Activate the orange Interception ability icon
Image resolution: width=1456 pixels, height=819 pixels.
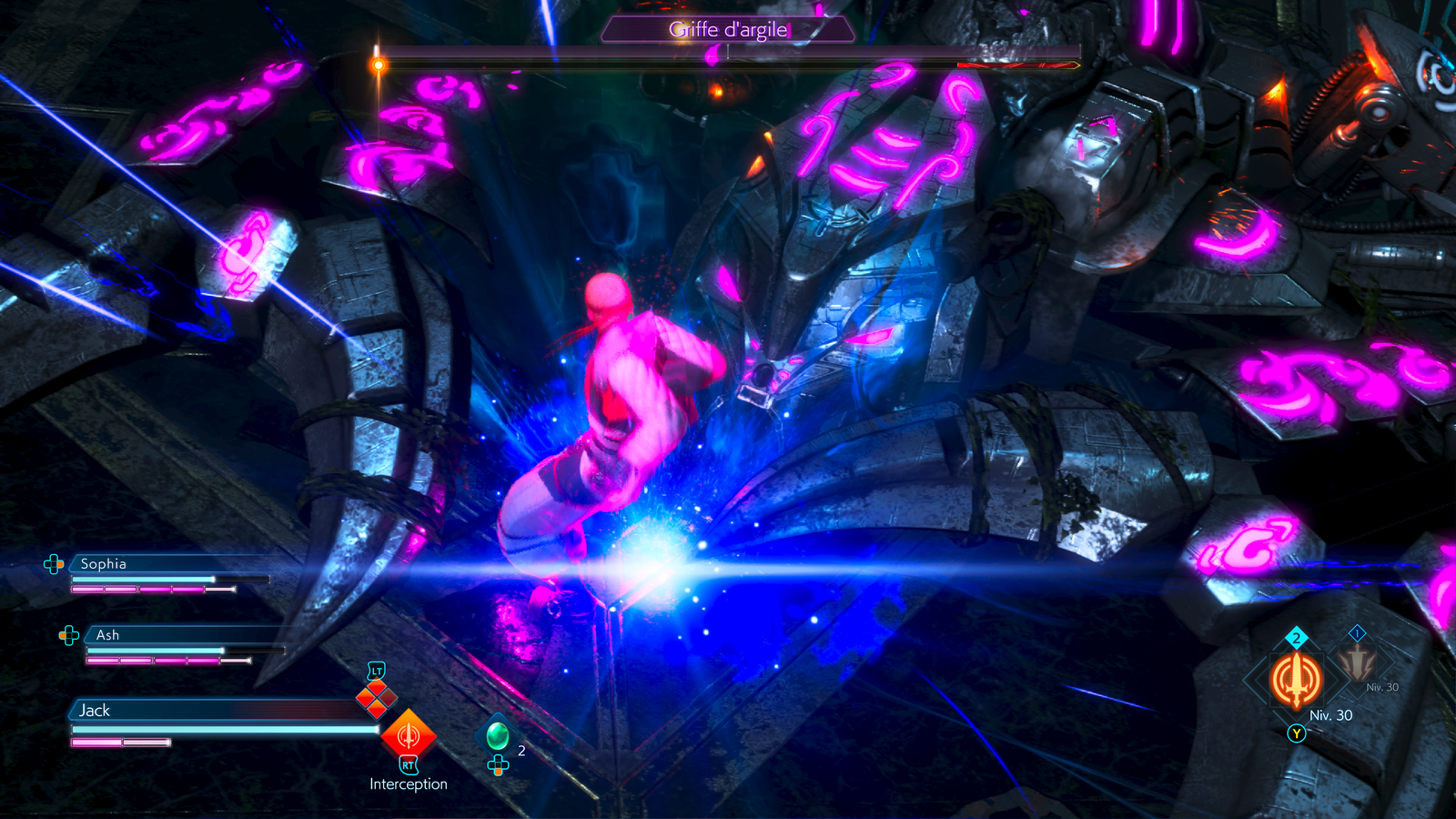pos(408,735)
